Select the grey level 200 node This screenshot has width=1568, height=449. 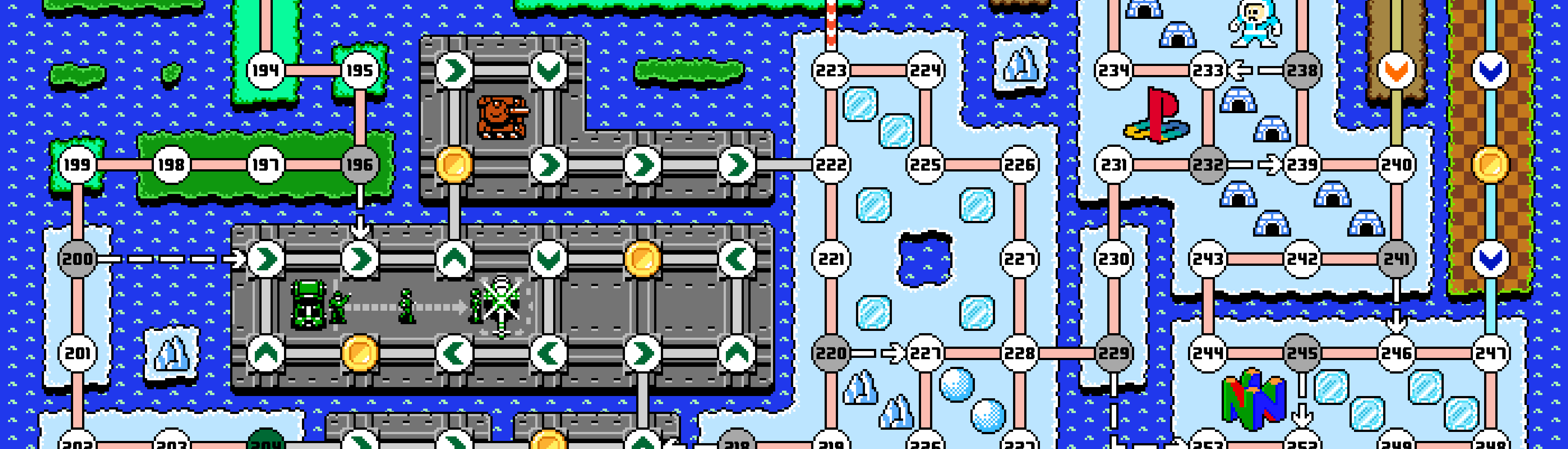click(77, 259)
